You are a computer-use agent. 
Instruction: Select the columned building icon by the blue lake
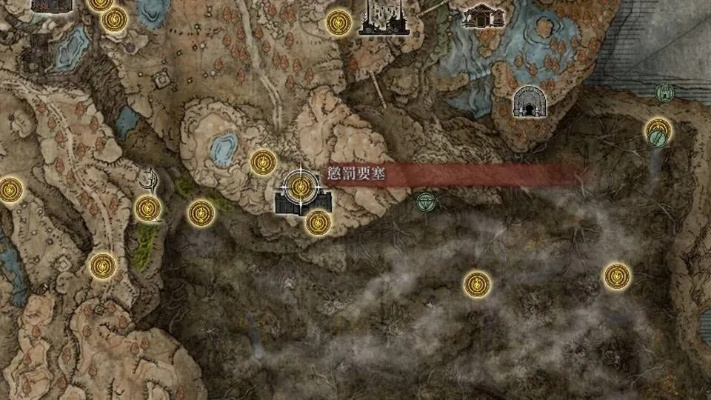coord(483,15)
